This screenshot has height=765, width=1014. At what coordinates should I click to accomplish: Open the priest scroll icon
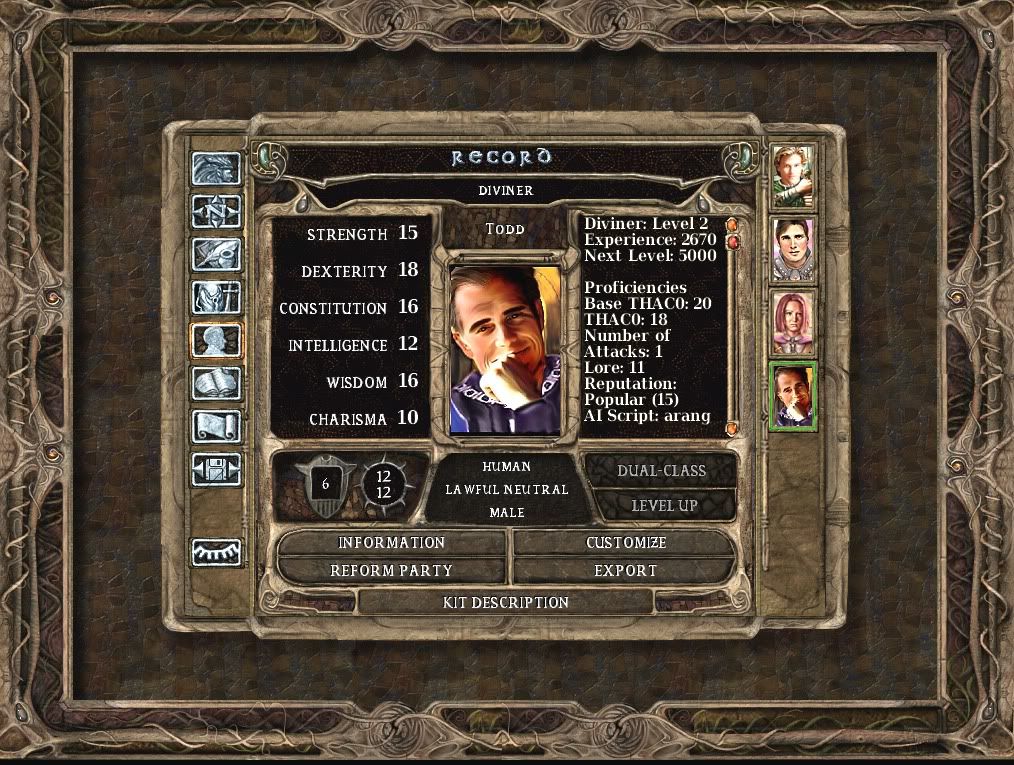click(x=216, y=426)
